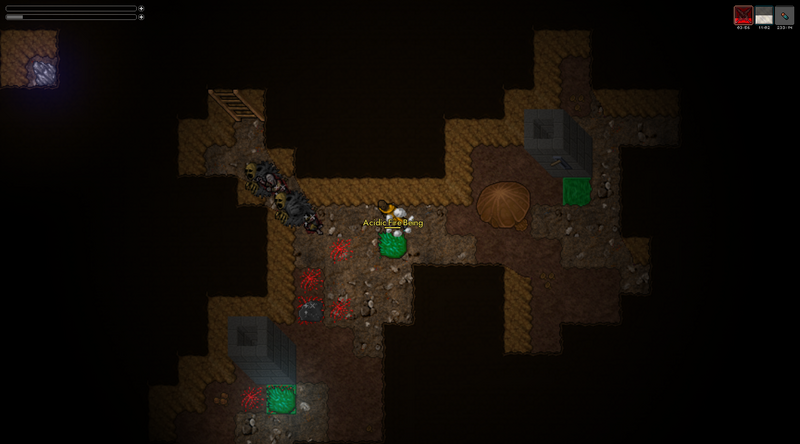Click the round button beside the upper bar
This screenshot has width=800, height=444.
141,8
